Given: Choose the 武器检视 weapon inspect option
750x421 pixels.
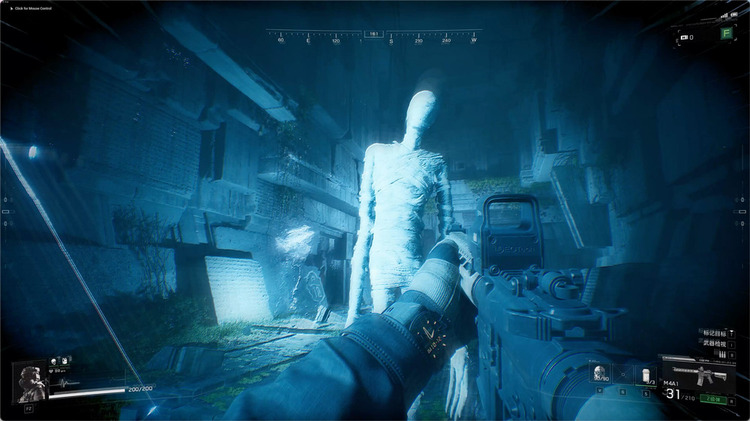Looking at the screenshot, I should point(709,346).
